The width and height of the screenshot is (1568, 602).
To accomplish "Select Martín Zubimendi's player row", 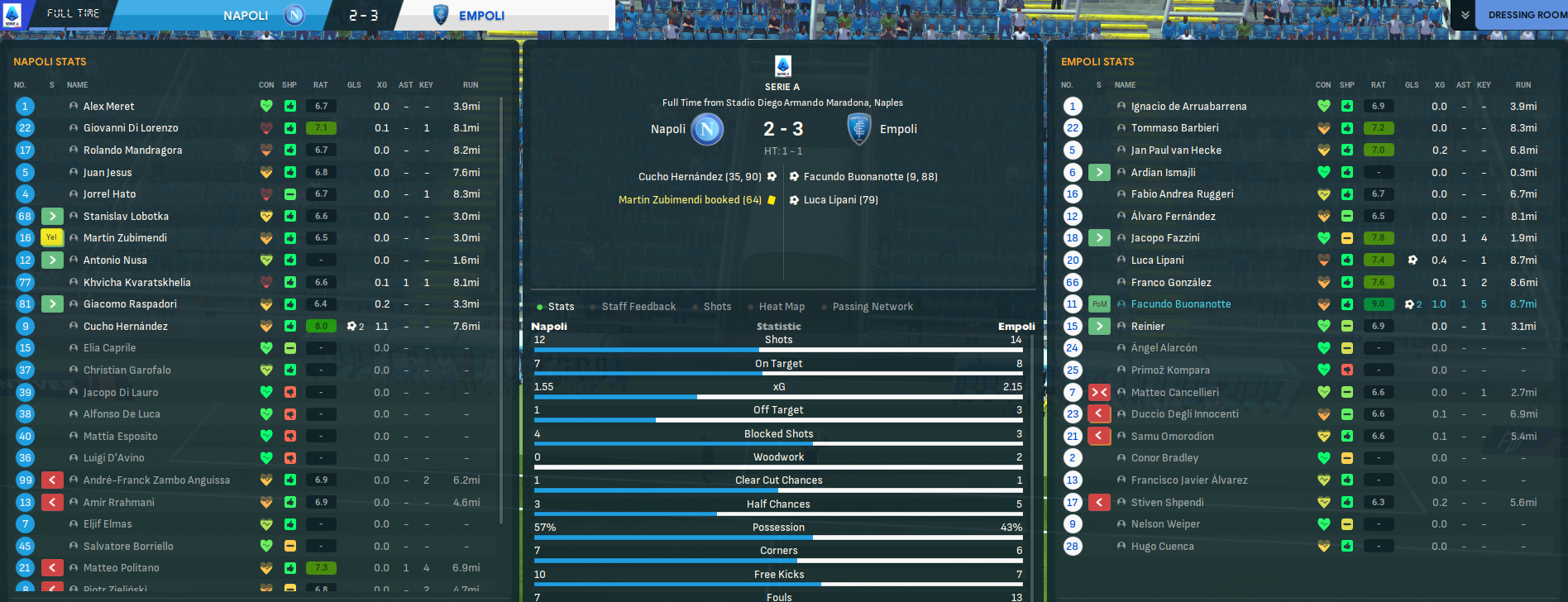I will (125, 238).
